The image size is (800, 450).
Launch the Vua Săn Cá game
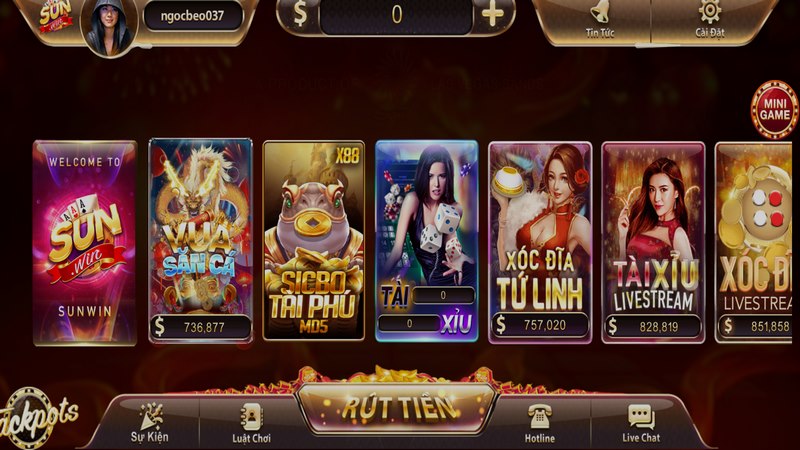point(200,240)
